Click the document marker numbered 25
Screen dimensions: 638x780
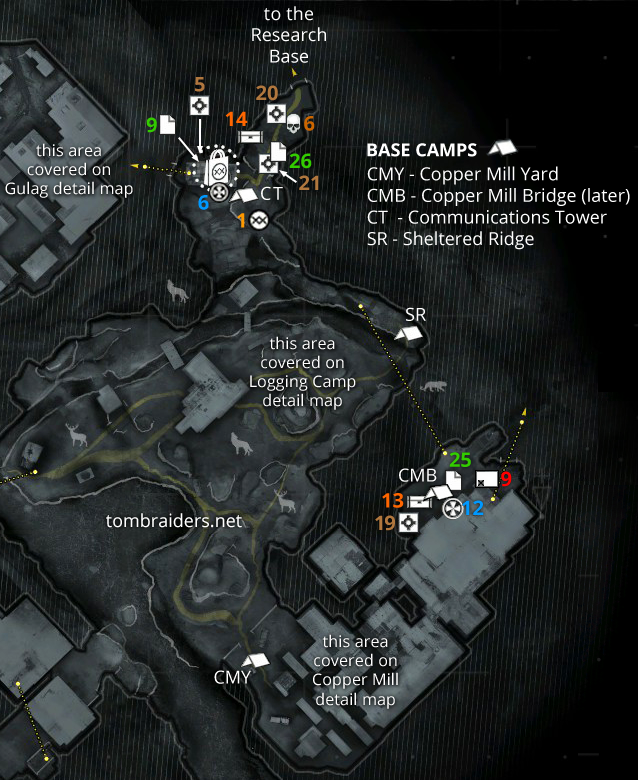point(453,480)
